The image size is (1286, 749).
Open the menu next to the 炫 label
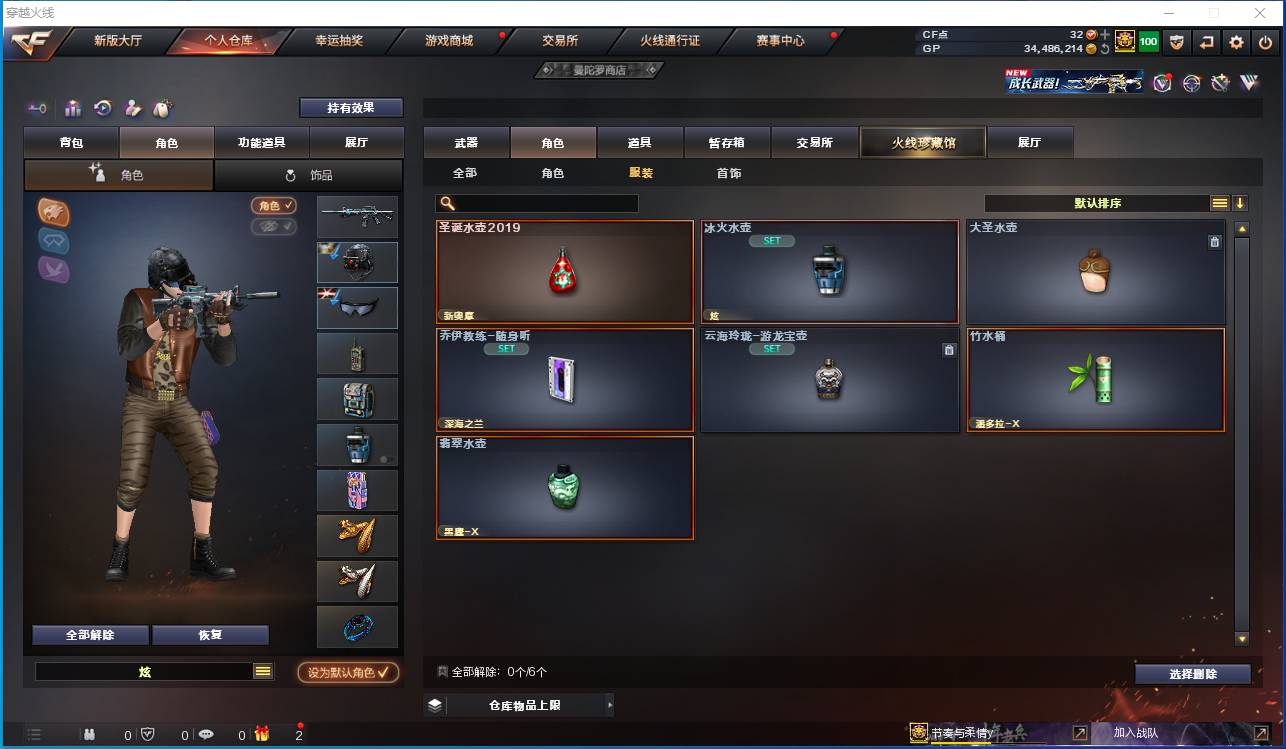click(x=264, y=672)
